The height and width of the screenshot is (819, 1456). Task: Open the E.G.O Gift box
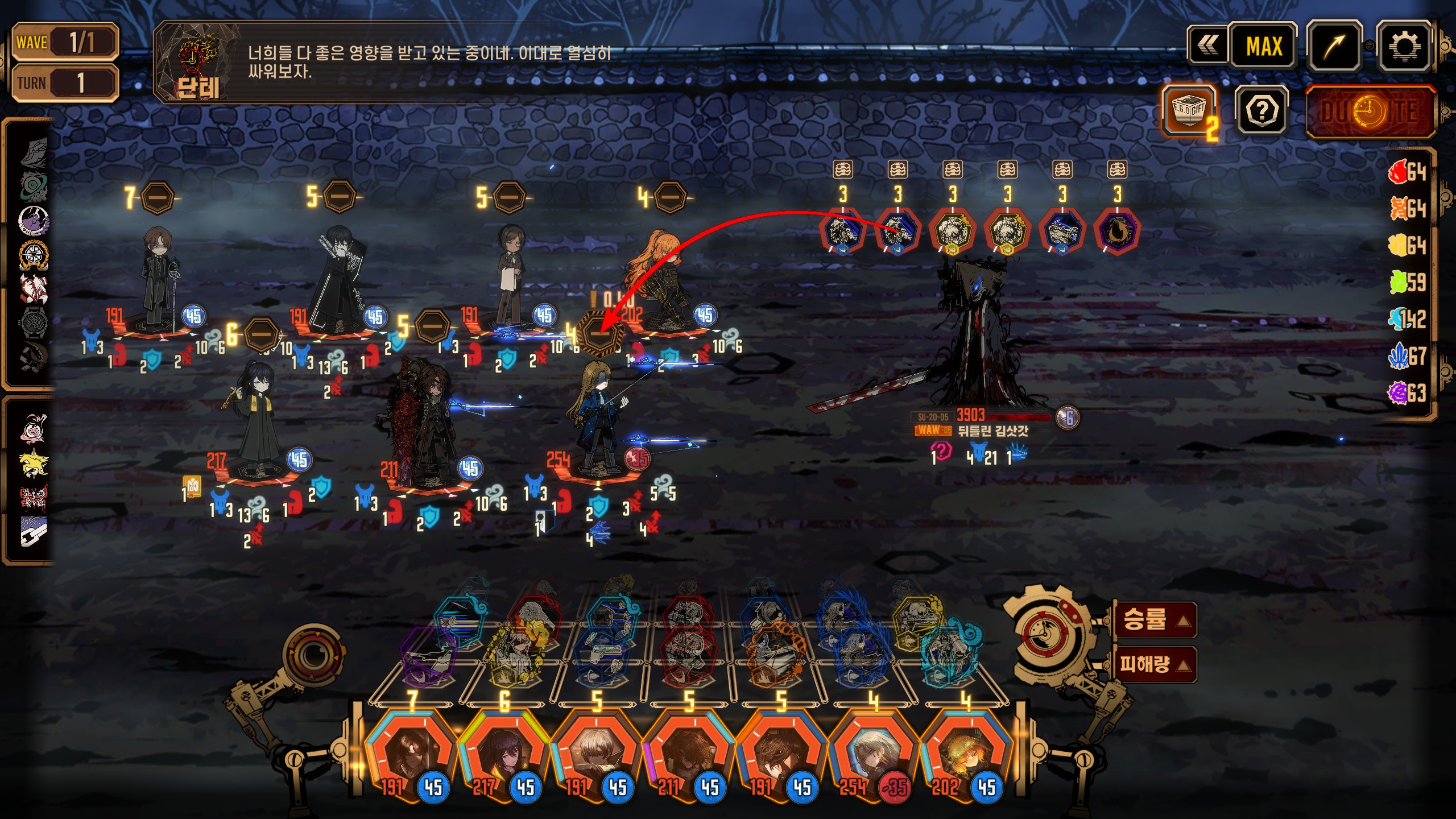coord(1190,110)
